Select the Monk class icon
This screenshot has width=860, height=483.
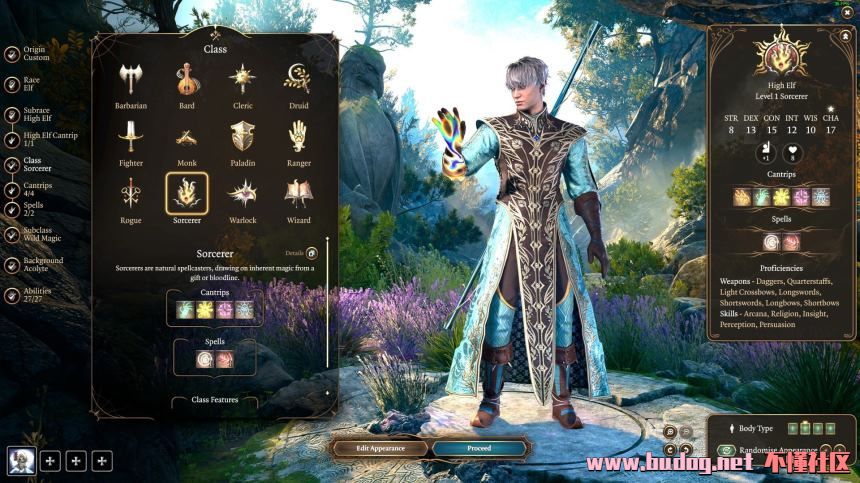(x=186, y=137)
